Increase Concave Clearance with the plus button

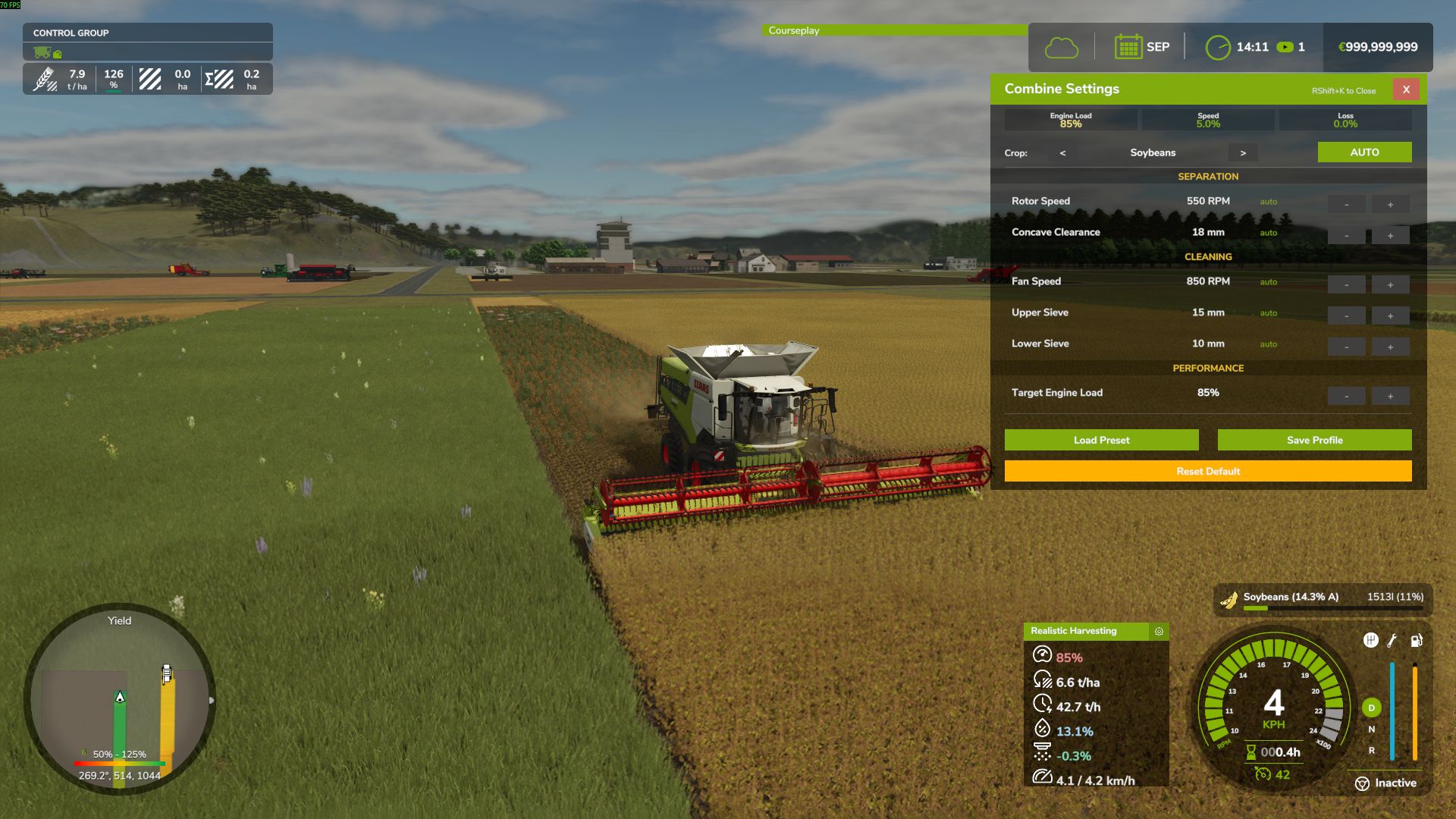coord(1390,235)
